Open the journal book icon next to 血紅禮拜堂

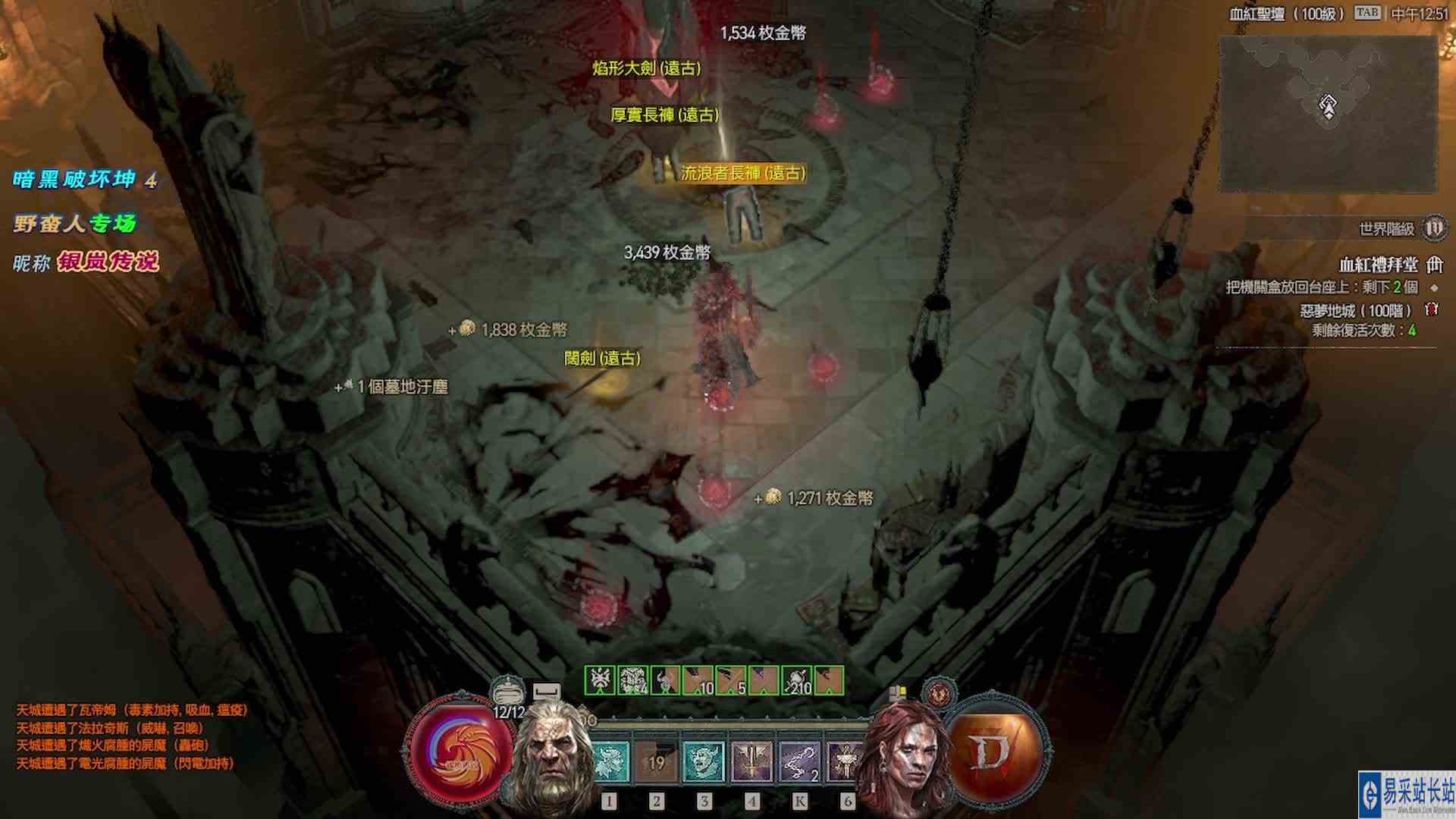point(1434,265)
